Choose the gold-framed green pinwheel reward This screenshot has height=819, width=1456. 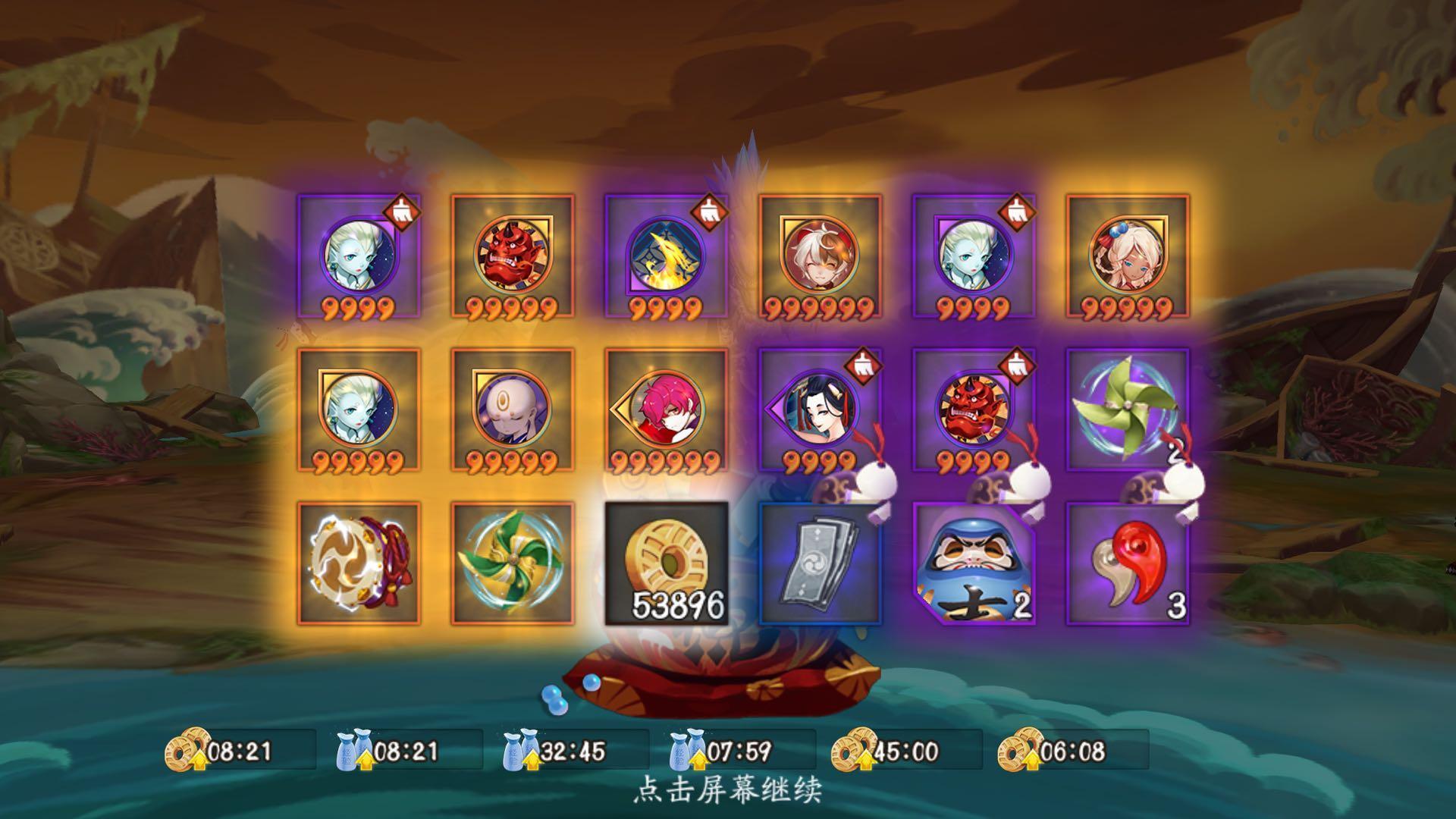[x=512, y=563]
